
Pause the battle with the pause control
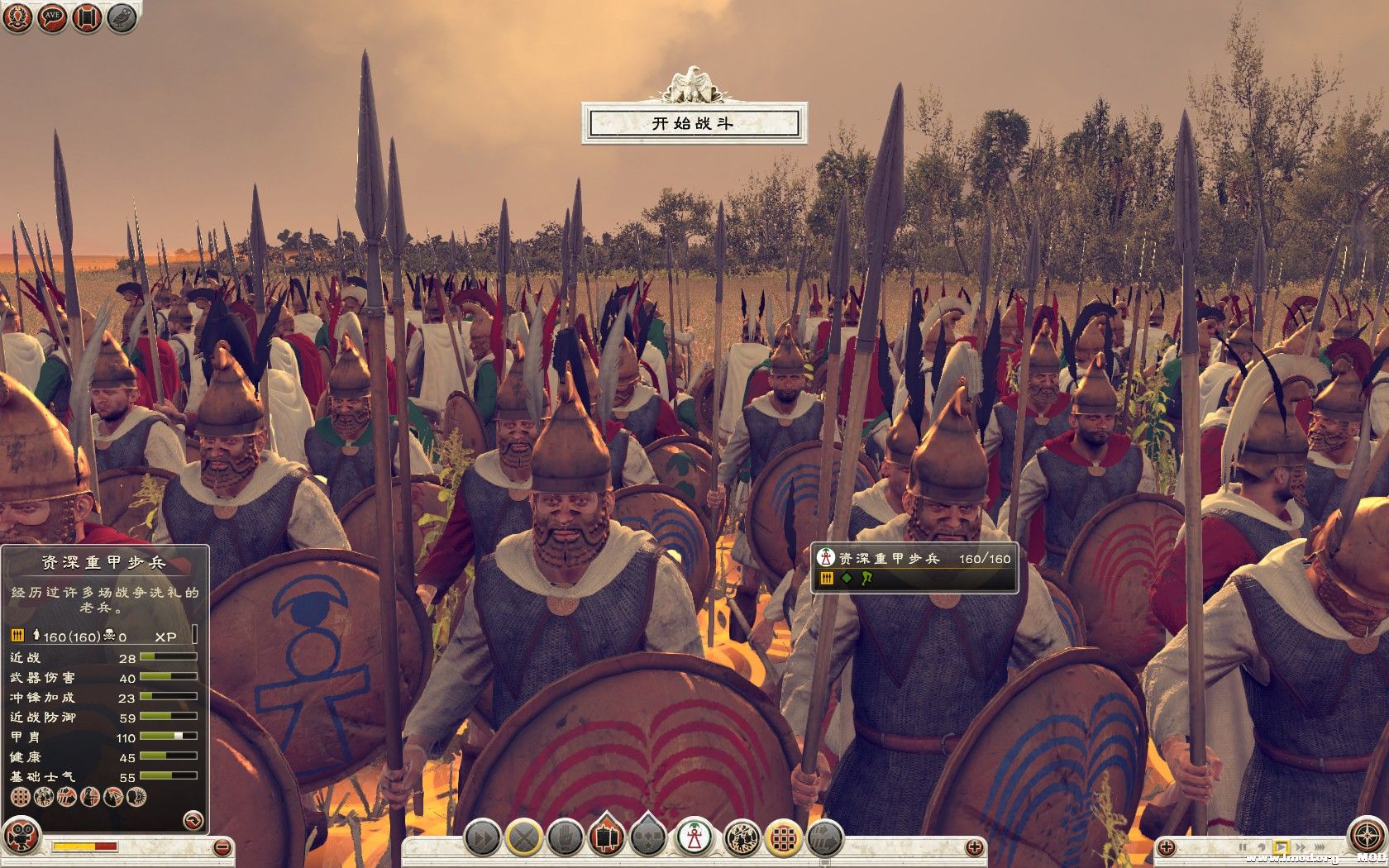tap(1242, 847)
